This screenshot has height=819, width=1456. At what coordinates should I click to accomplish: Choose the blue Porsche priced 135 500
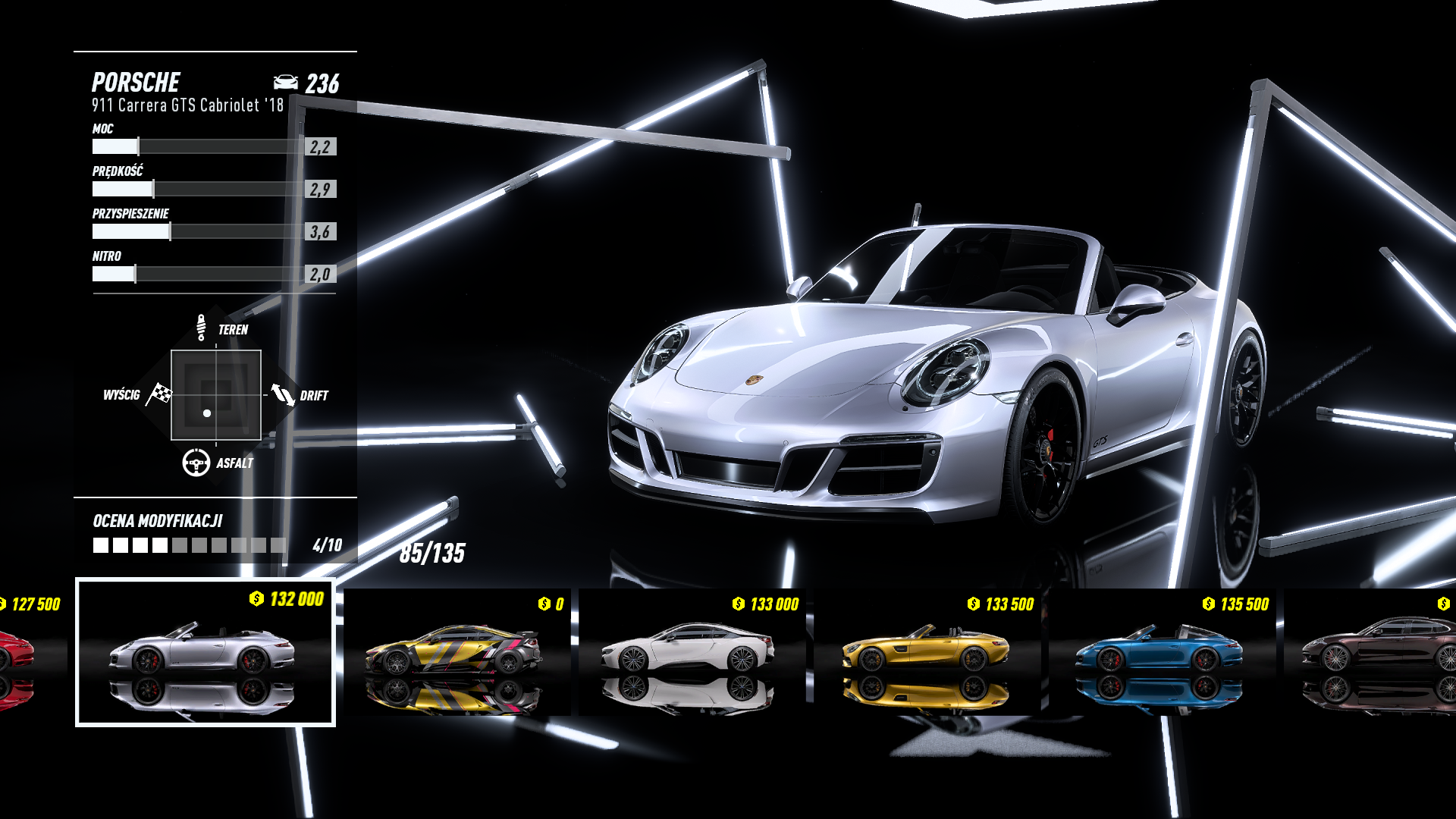(1162, 652)
